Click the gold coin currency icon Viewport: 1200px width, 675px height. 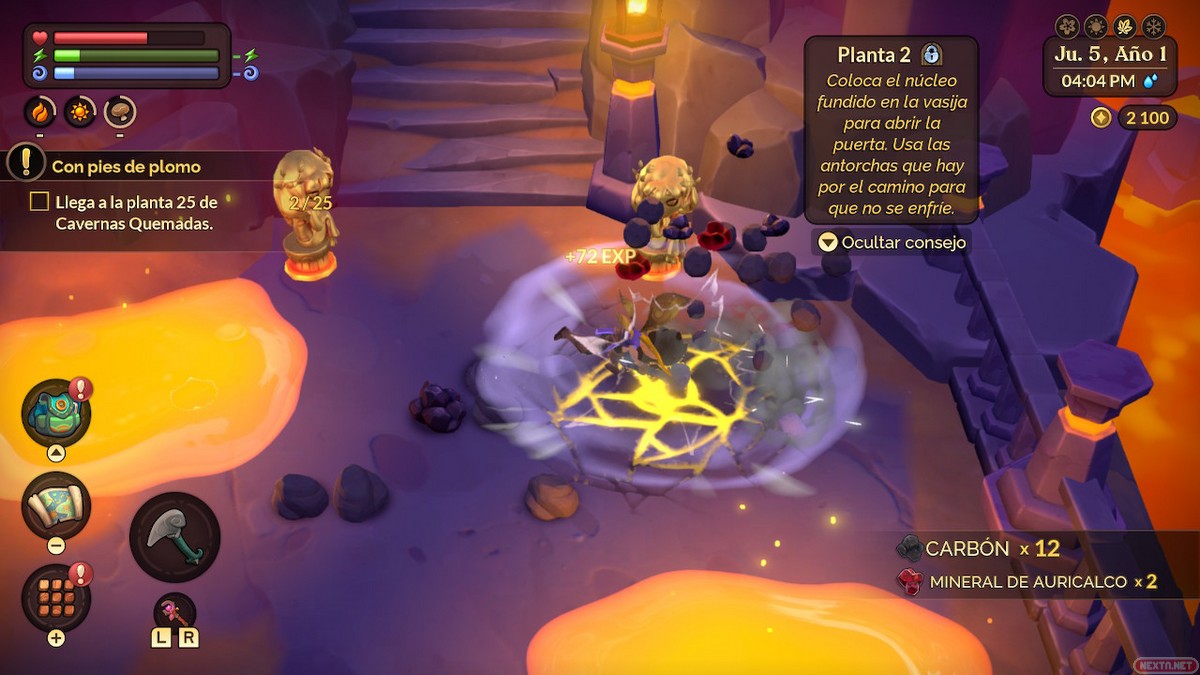[1101, 118]
